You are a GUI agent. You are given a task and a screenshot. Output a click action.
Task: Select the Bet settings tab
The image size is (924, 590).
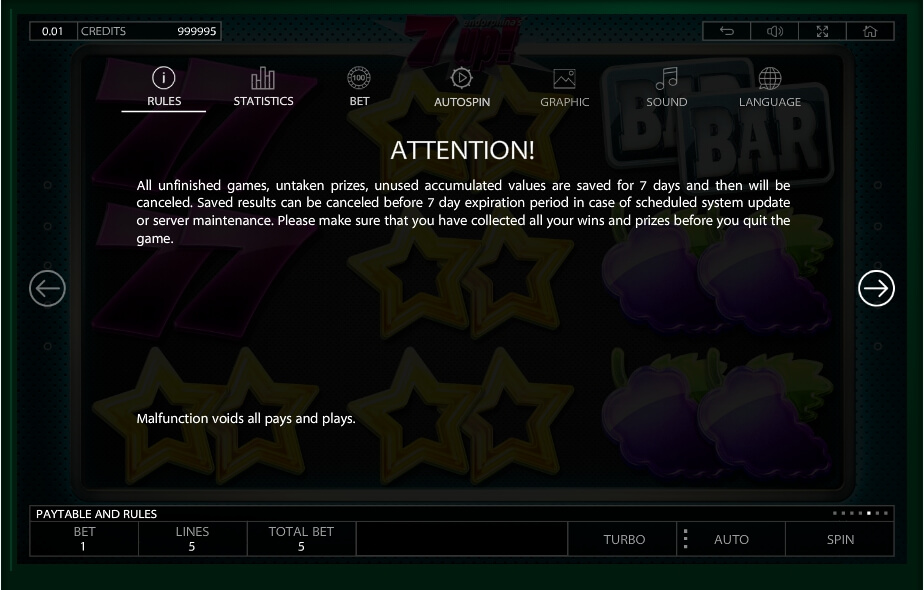[359, 87]
